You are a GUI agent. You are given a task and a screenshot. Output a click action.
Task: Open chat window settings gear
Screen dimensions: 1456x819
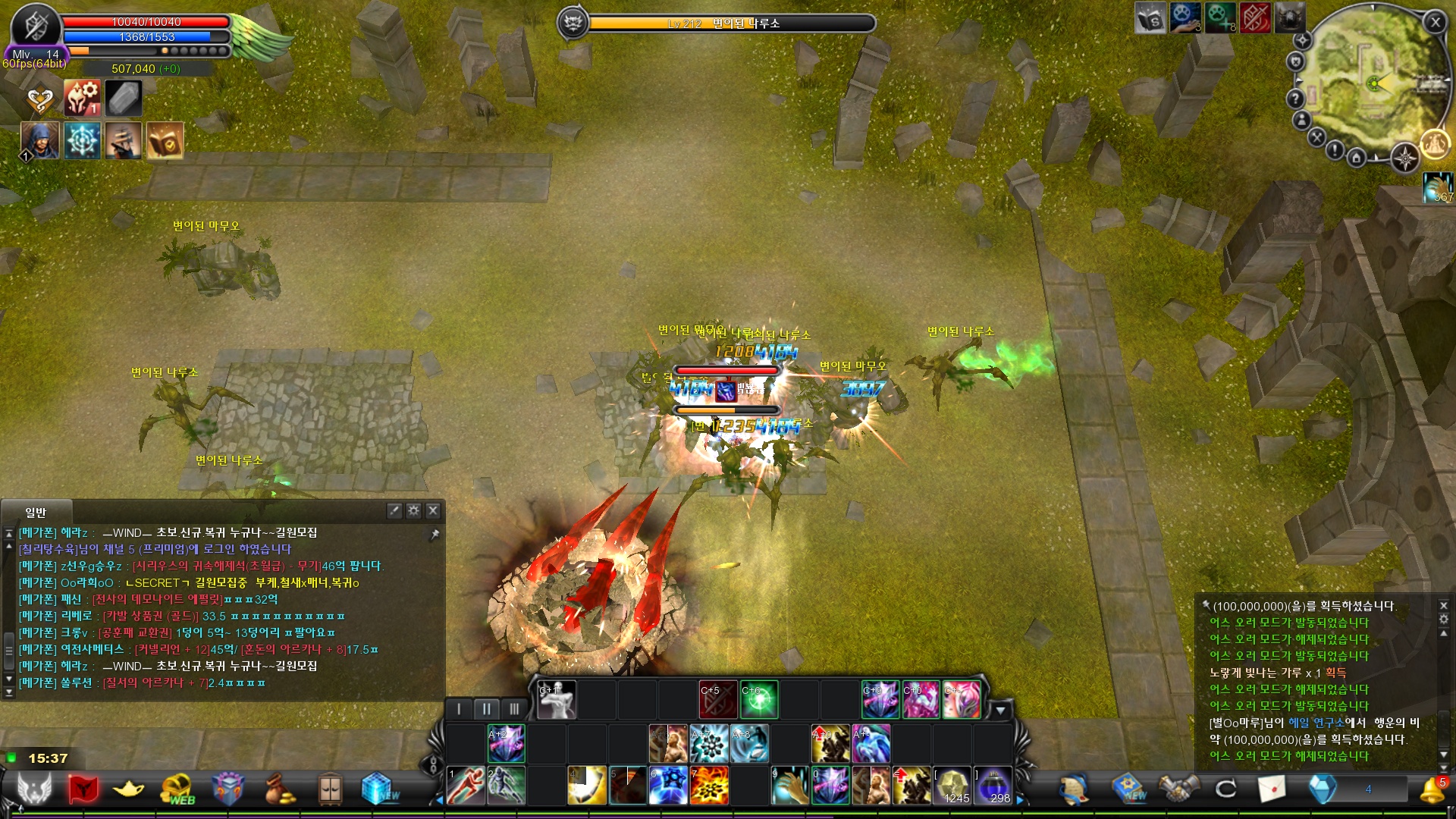tap(413, 510)
